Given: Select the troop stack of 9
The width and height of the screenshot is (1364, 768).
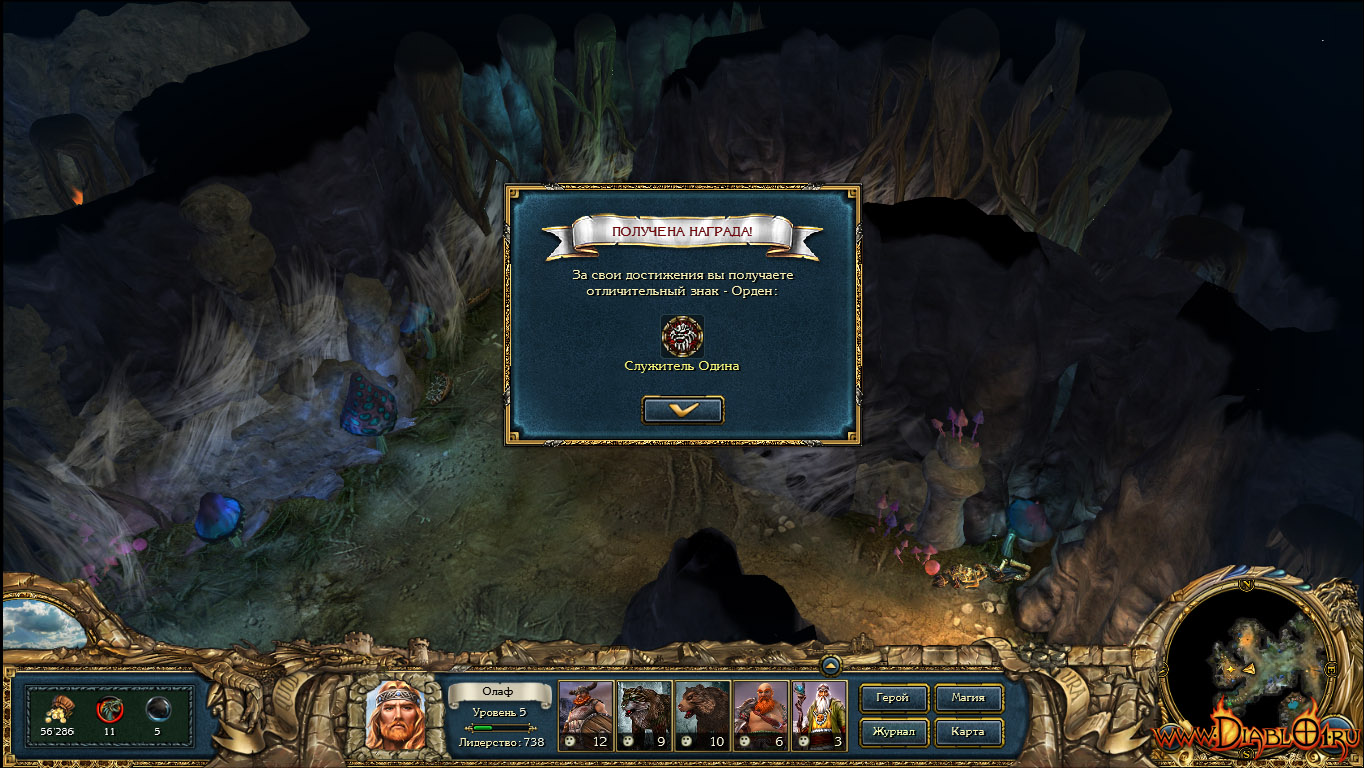Looking at the screenshot, I should pyautogui.click(x=643, y=715).
